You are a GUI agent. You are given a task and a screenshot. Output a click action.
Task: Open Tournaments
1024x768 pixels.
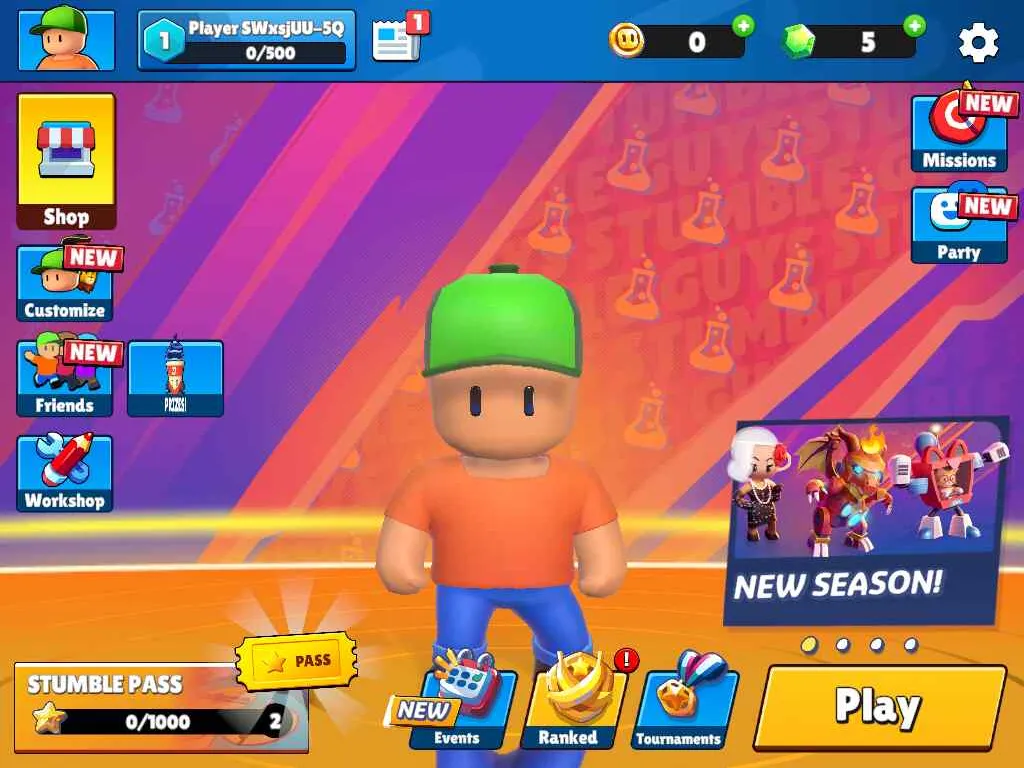point(680,708)
